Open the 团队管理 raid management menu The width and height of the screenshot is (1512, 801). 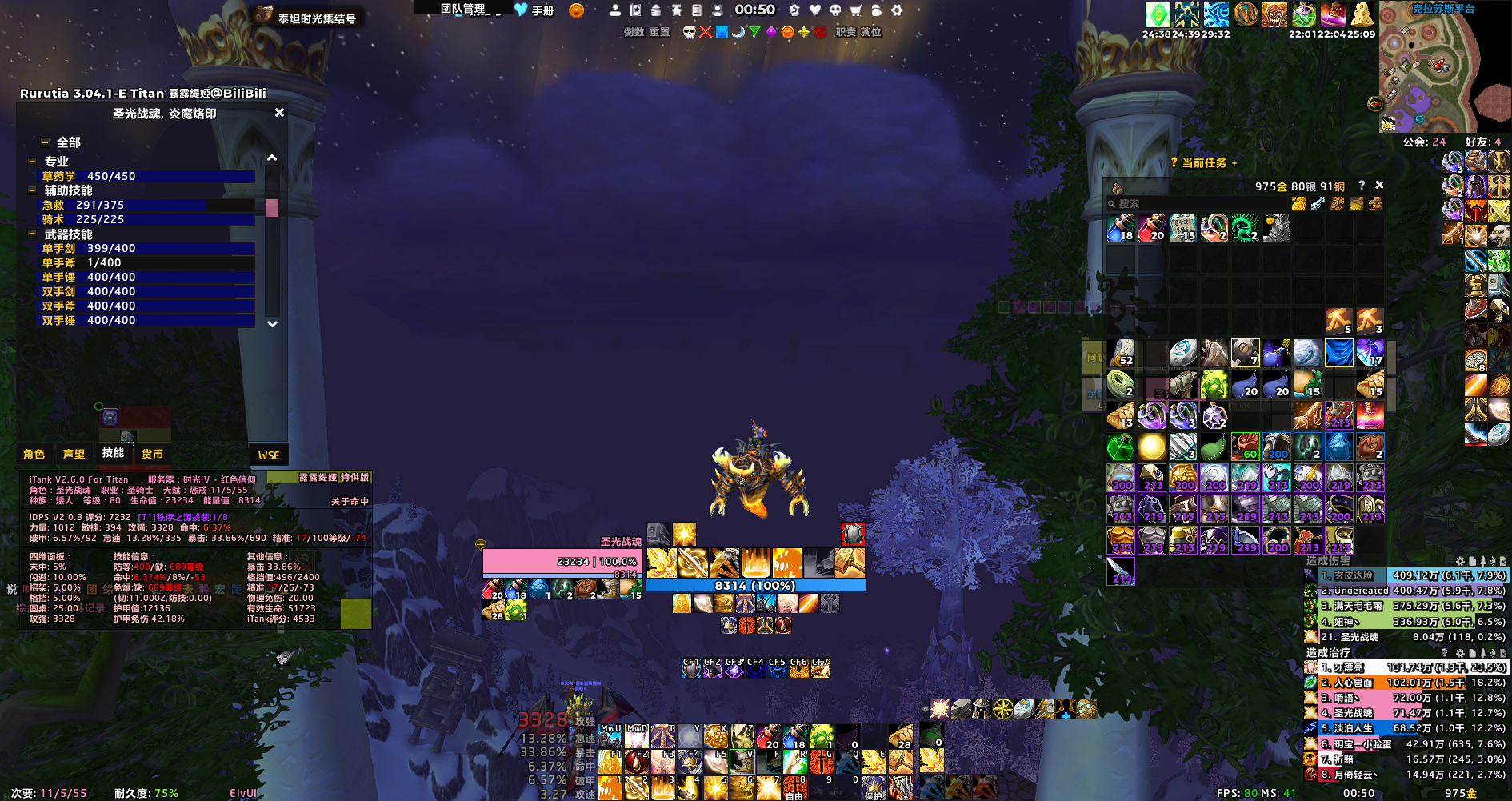coord(462,9)
